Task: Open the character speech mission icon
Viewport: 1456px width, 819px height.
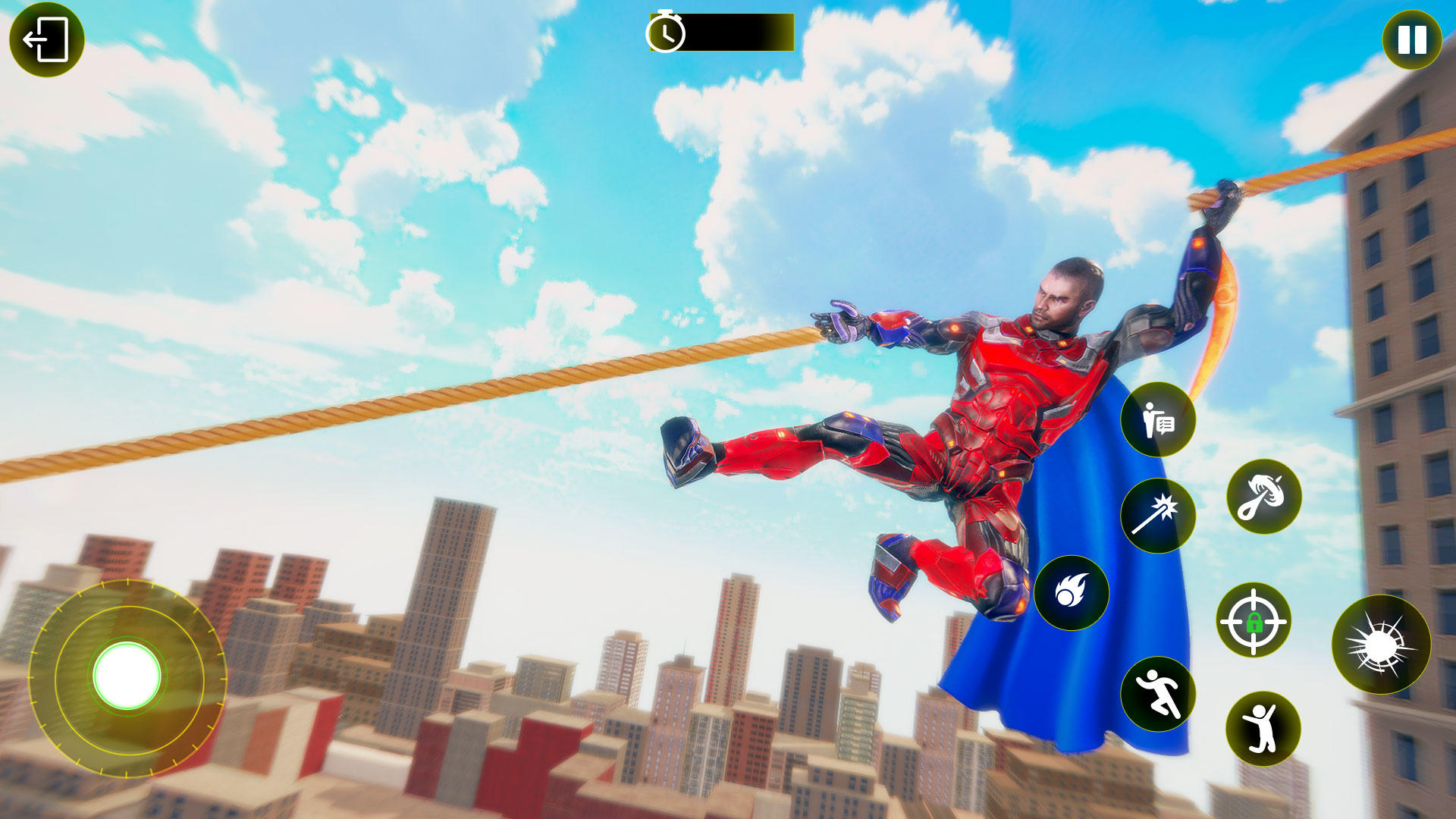Action: pyautogui.click(x=1158, y=419)
